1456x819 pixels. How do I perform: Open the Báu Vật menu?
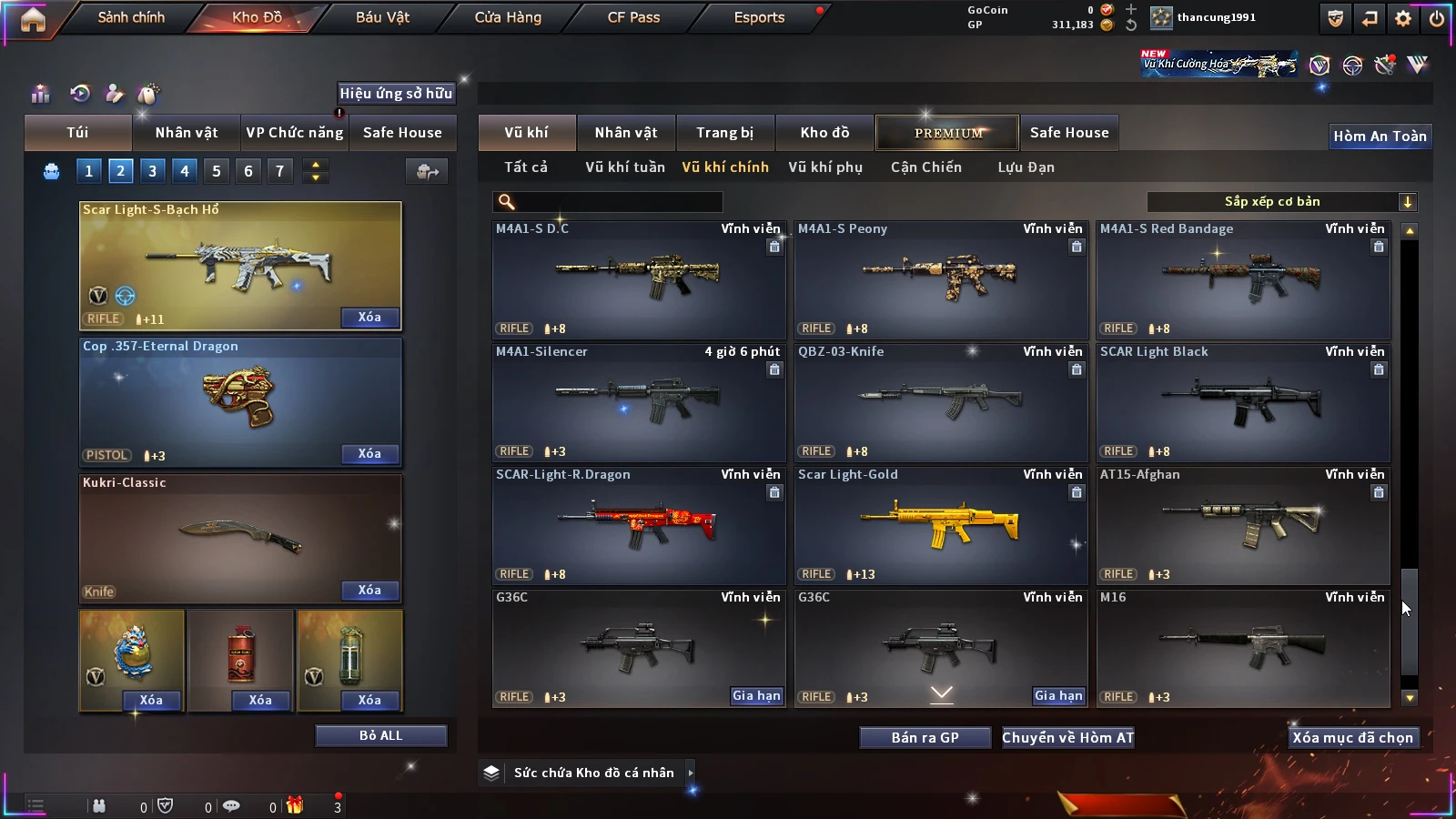pyautogui.click(x=382, y=17)
